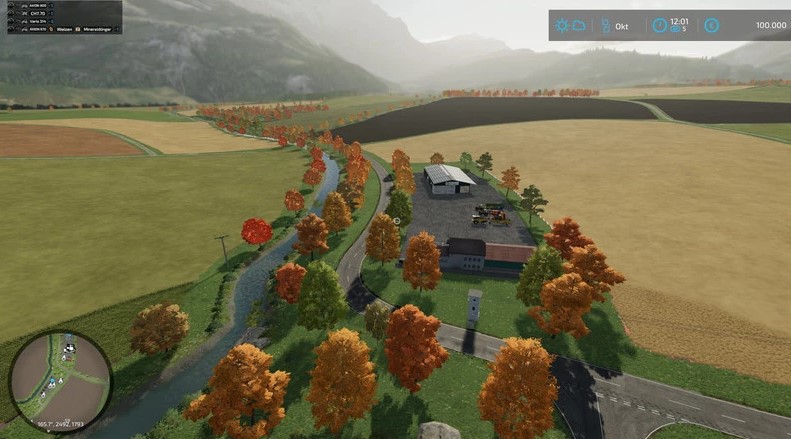Click the sun and cloud weather icon
Viewport: 791px width, 439px height.
tap(570, 25)
